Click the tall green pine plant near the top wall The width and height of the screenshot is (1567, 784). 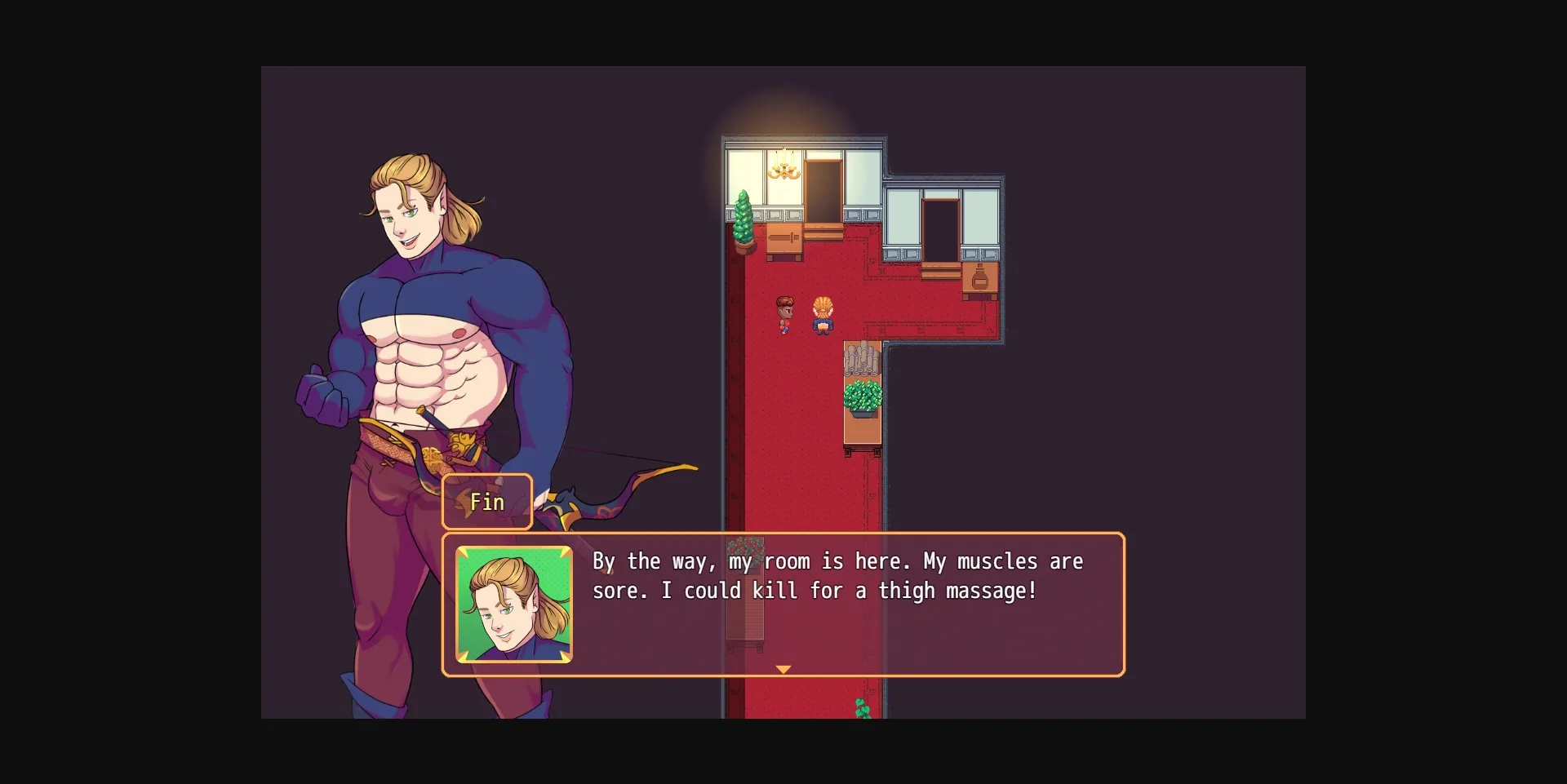click(x=744, y=216)
